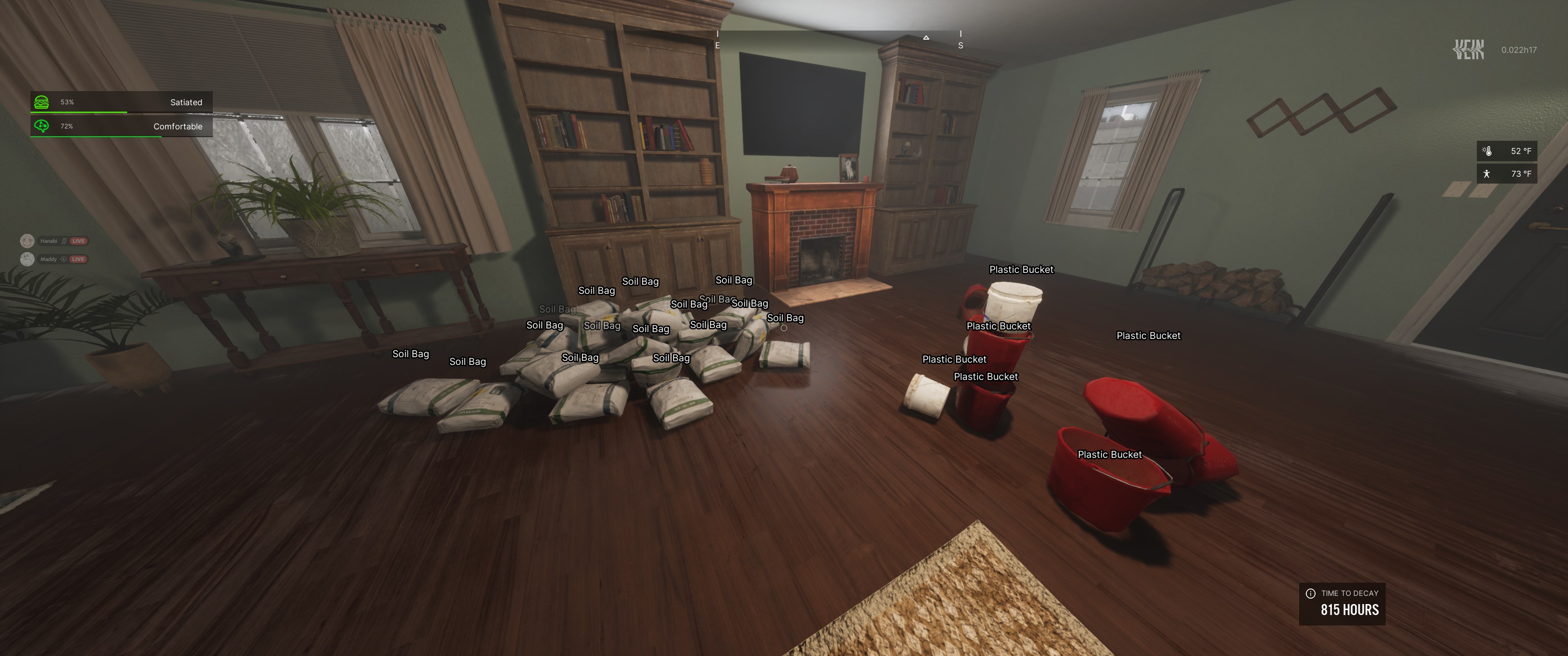Click the brain comfort status icon
The height and width of the screenshot is (656, 1568).
click(x=41, y=126)
